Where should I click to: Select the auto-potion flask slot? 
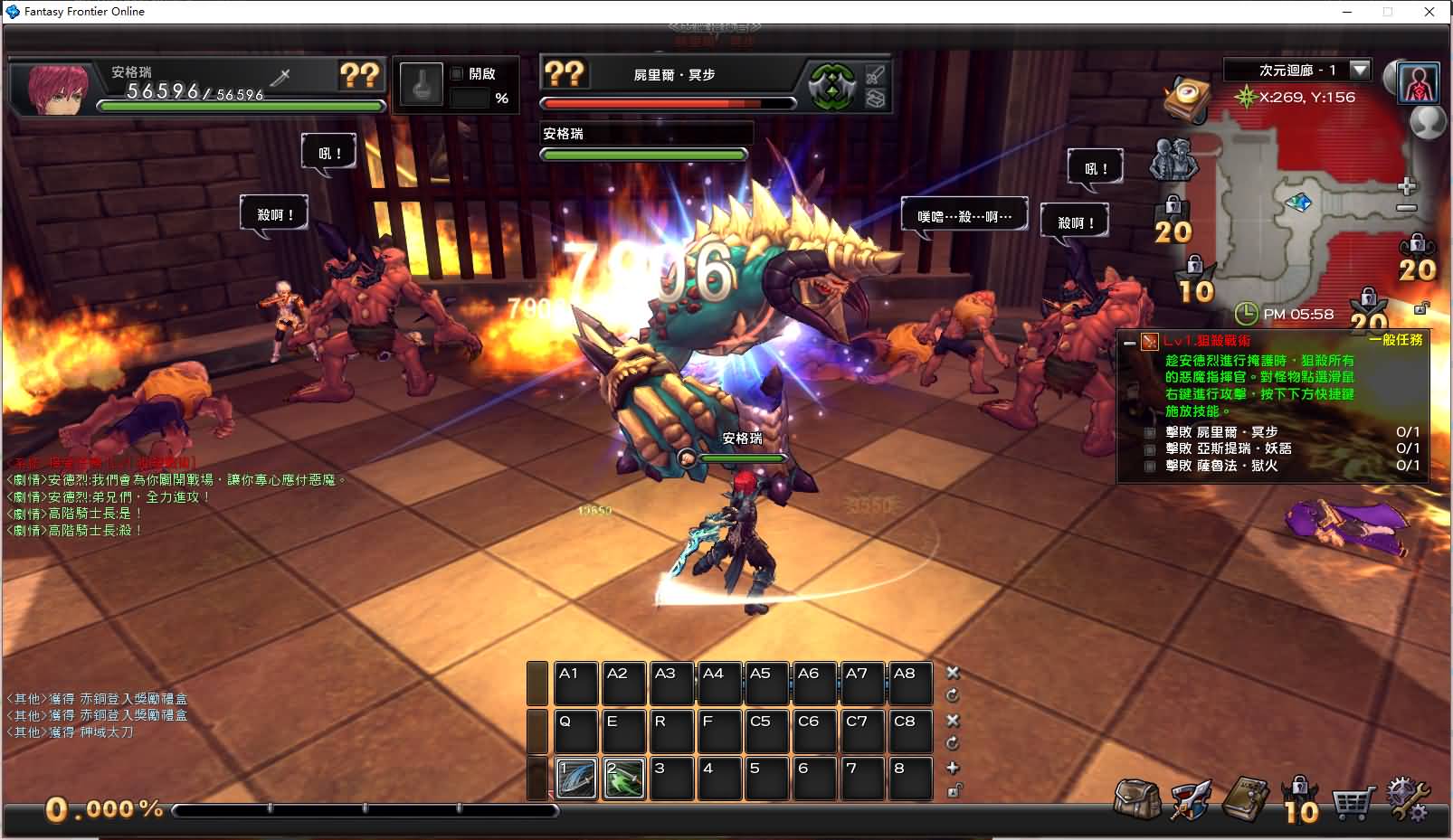point(421,86)
